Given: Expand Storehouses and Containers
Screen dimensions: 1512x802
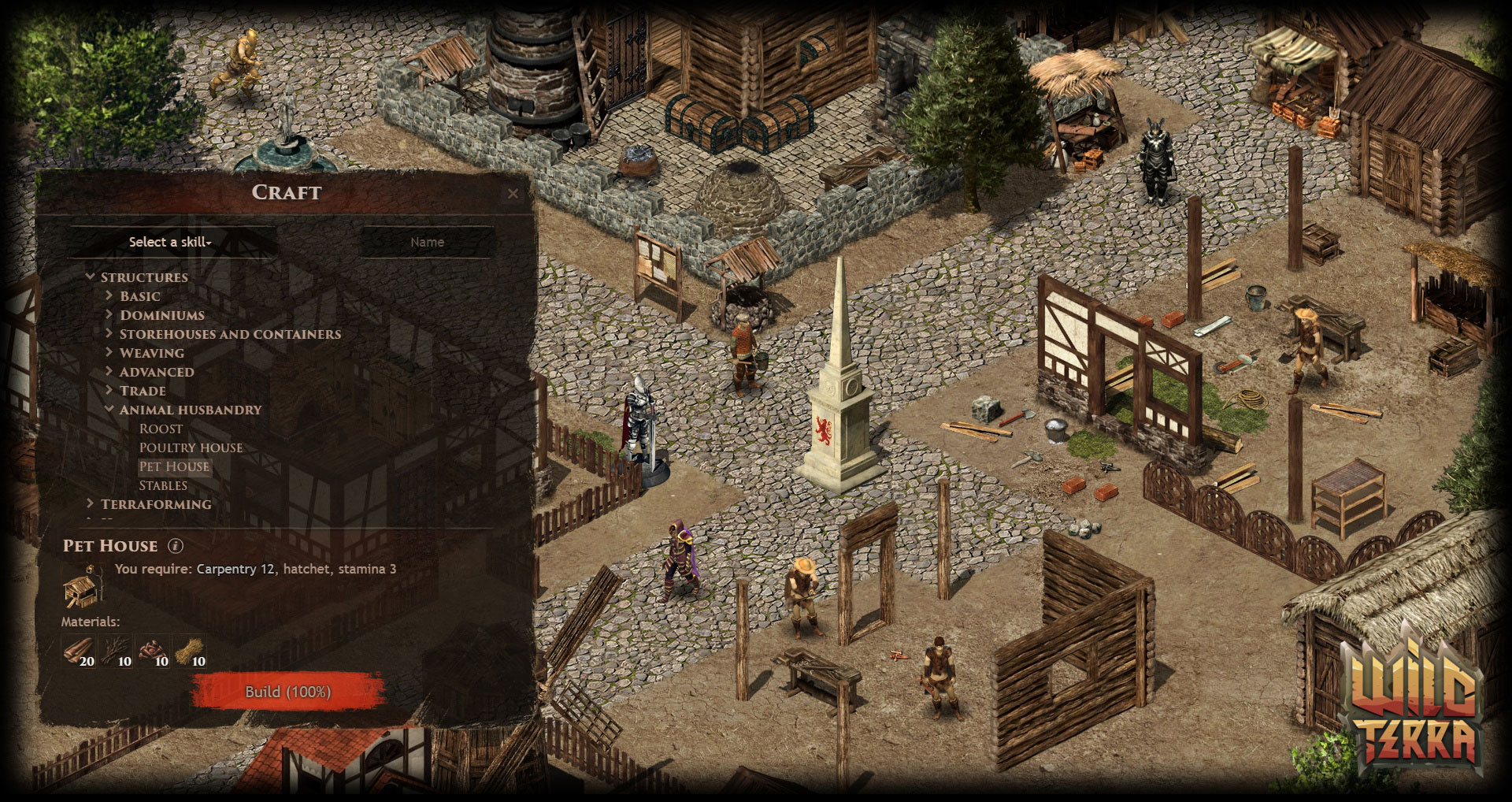Looking at the screenshot, I should pos(109,334).
